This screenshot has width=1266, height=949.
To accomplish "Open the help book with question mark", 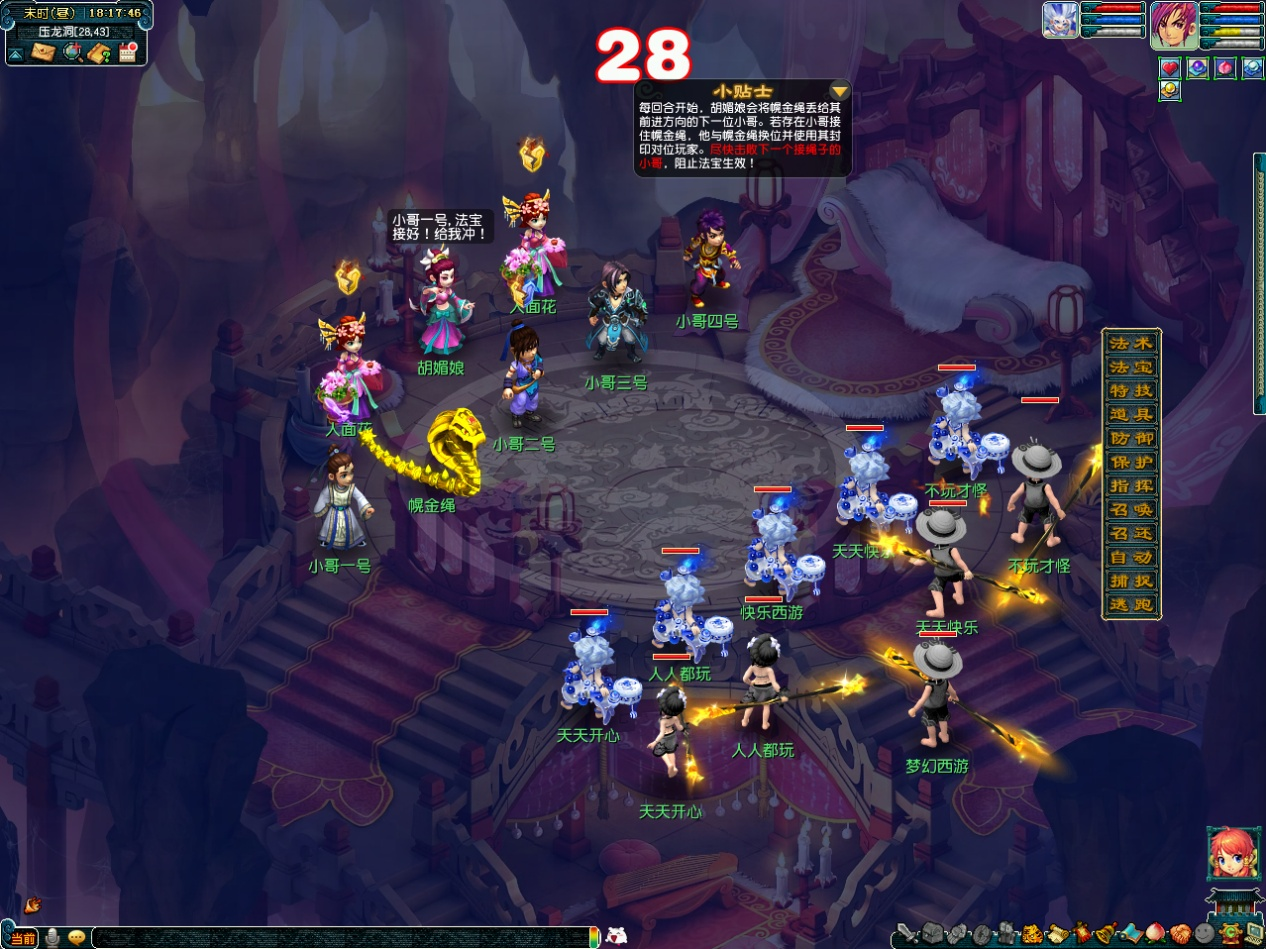I will click(98, 52).
